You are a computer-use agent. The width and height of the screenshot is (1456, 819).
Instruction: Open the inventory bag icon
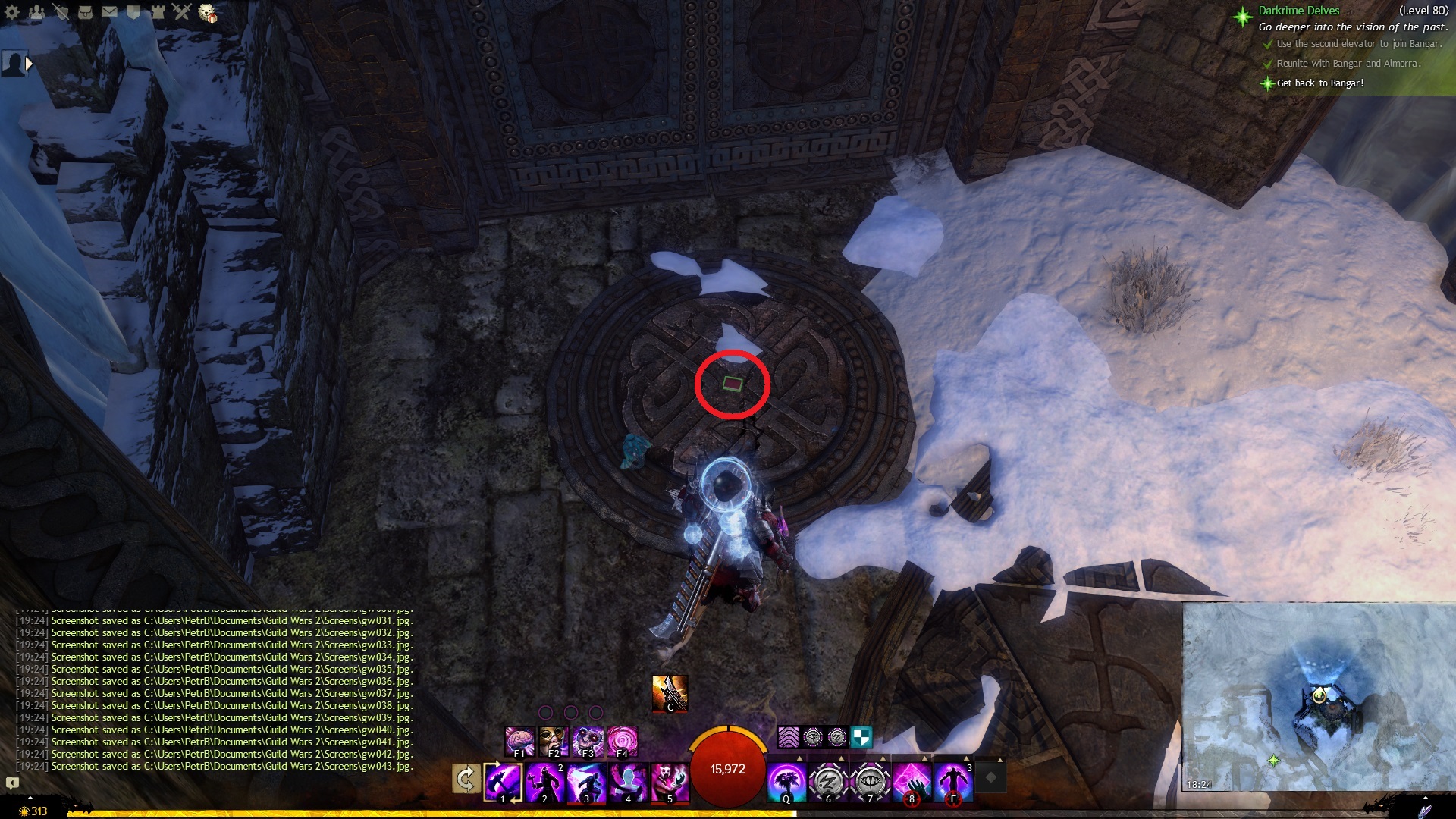[85, 12]
